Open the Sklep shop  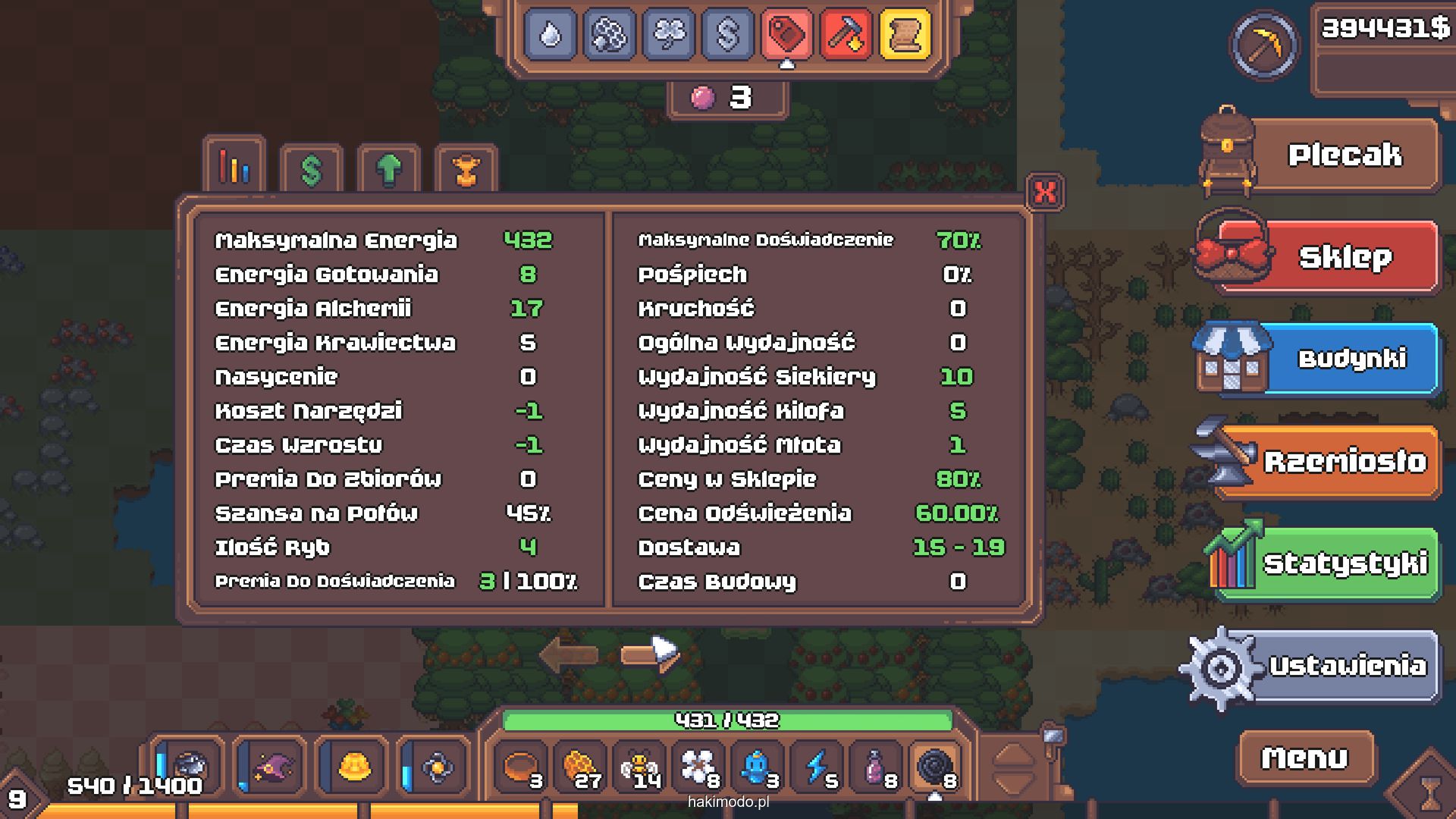coord(1343,258)
